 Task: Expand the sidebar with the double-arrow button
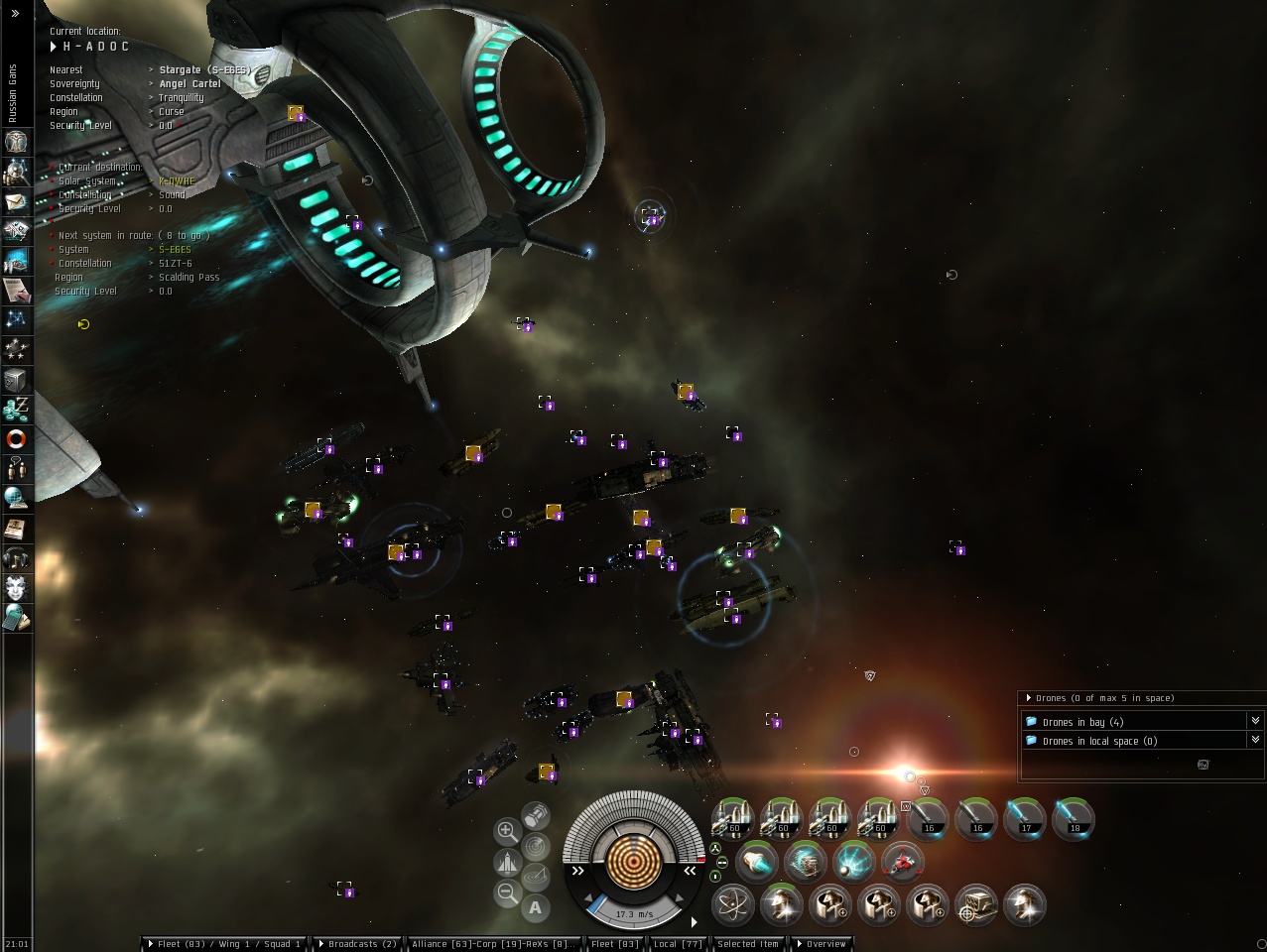click(15, 13)
